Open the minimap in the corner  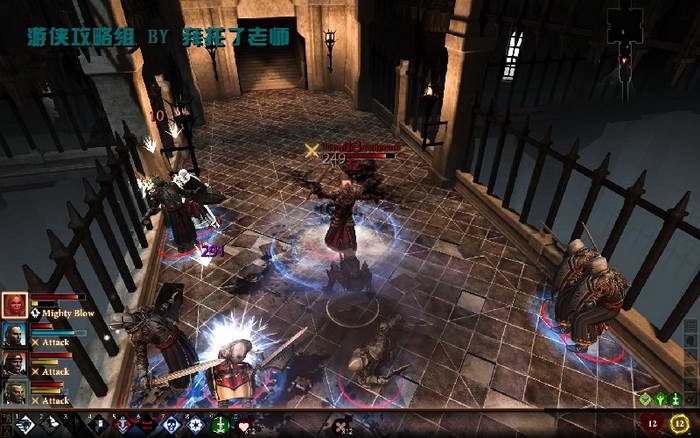click(x=626, y=30)
